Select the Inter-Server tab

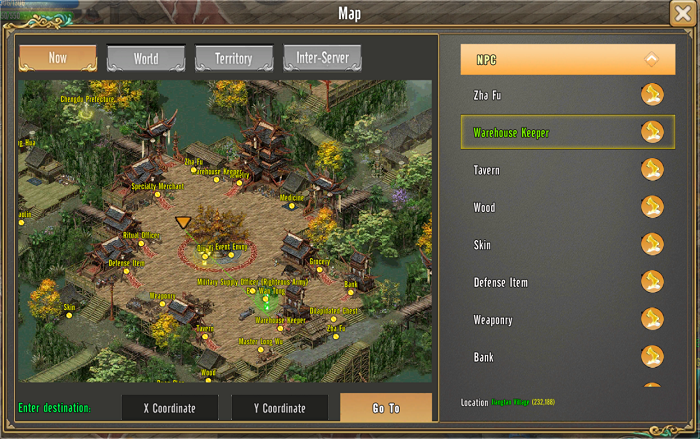tap(322, 58)
